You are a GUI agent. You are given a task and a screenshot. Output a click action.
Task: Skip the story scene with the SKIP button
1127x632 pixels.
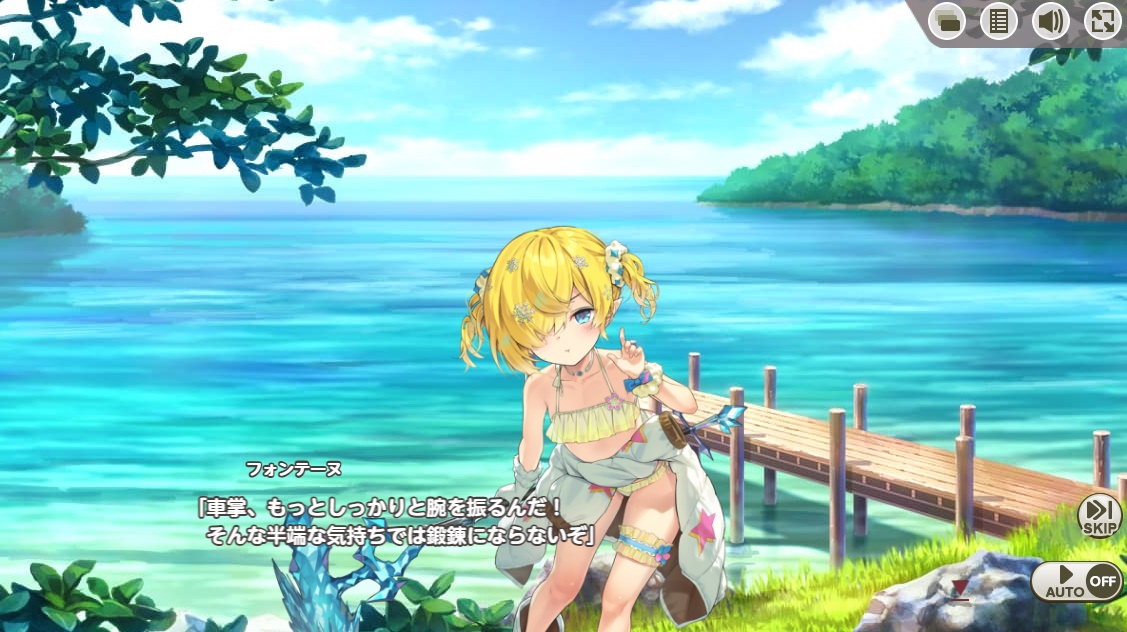point(1100,515)
